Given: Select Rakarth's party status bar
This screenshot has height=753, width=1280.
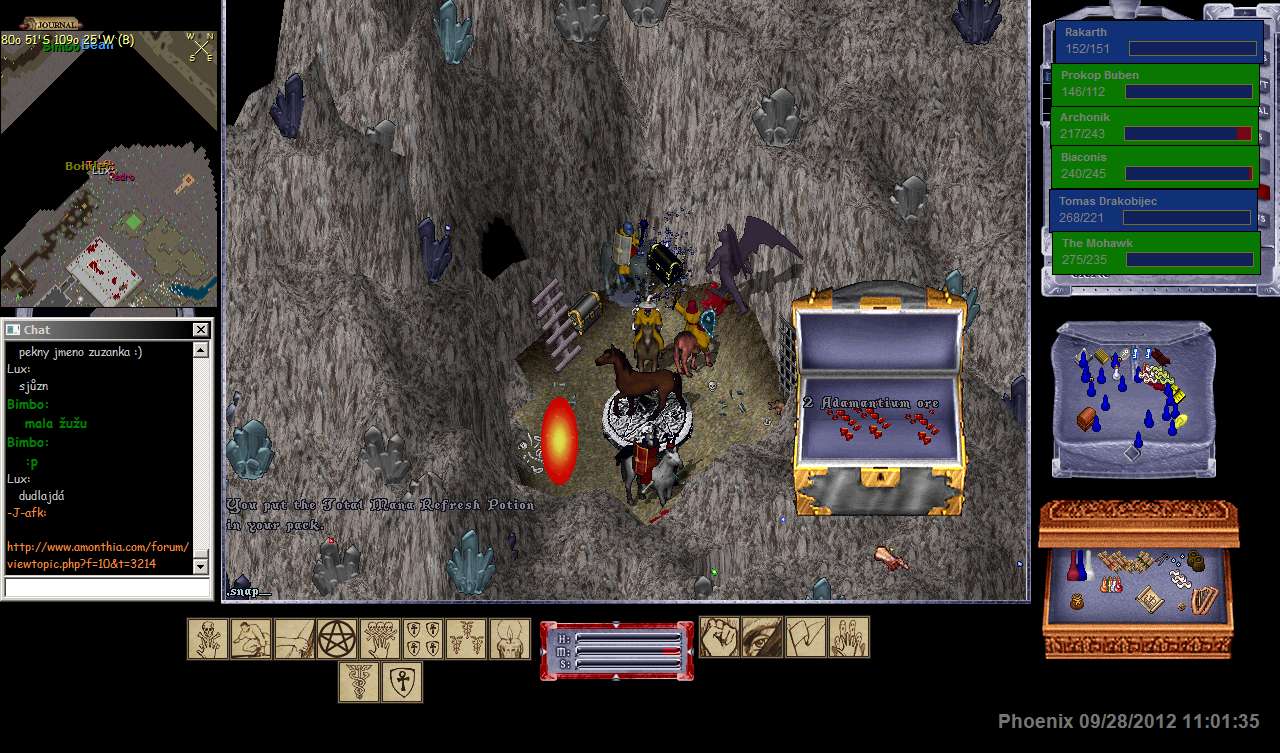Looking at the screenshot, I should coord(1157,41).
